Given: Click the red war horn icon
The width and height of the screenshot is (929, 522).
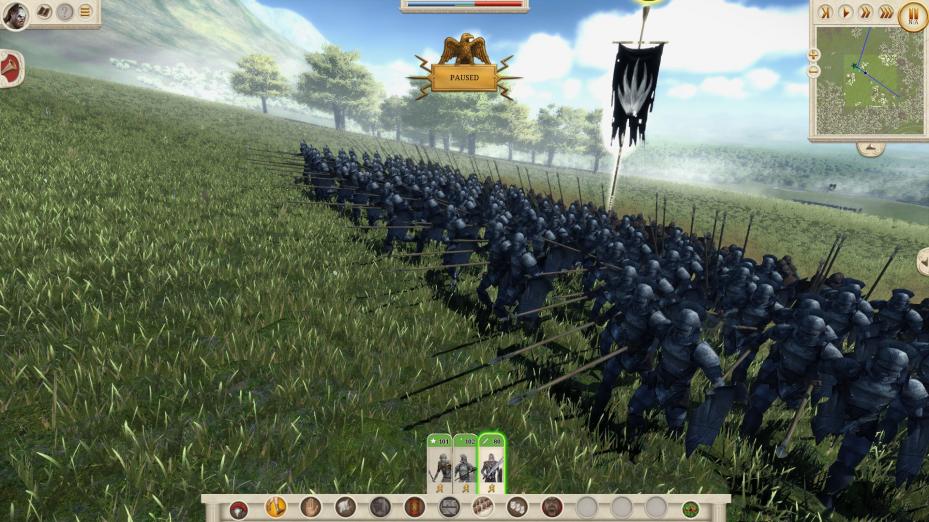Looking at the screenshot, I should pyautogui.click(x=10, y=68).
